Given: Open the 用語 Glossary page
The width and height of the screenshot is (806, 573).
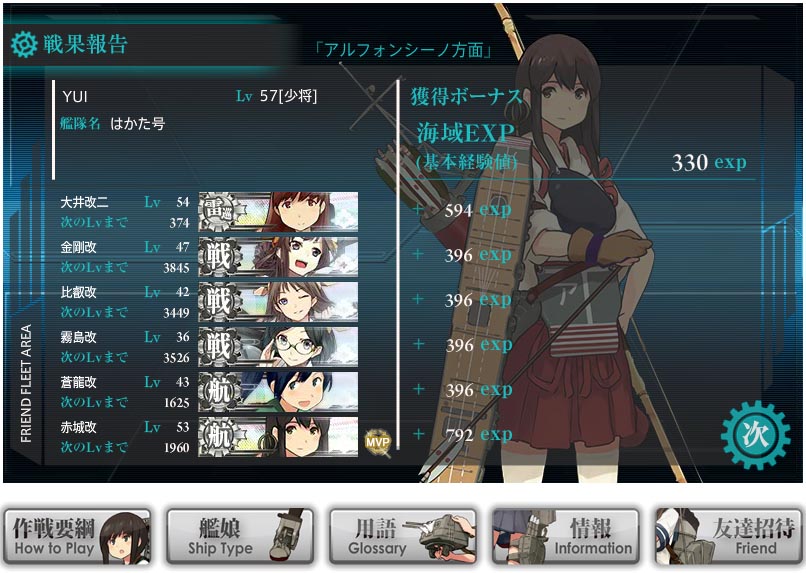Looking at the screenshot, I should [402, 537].
